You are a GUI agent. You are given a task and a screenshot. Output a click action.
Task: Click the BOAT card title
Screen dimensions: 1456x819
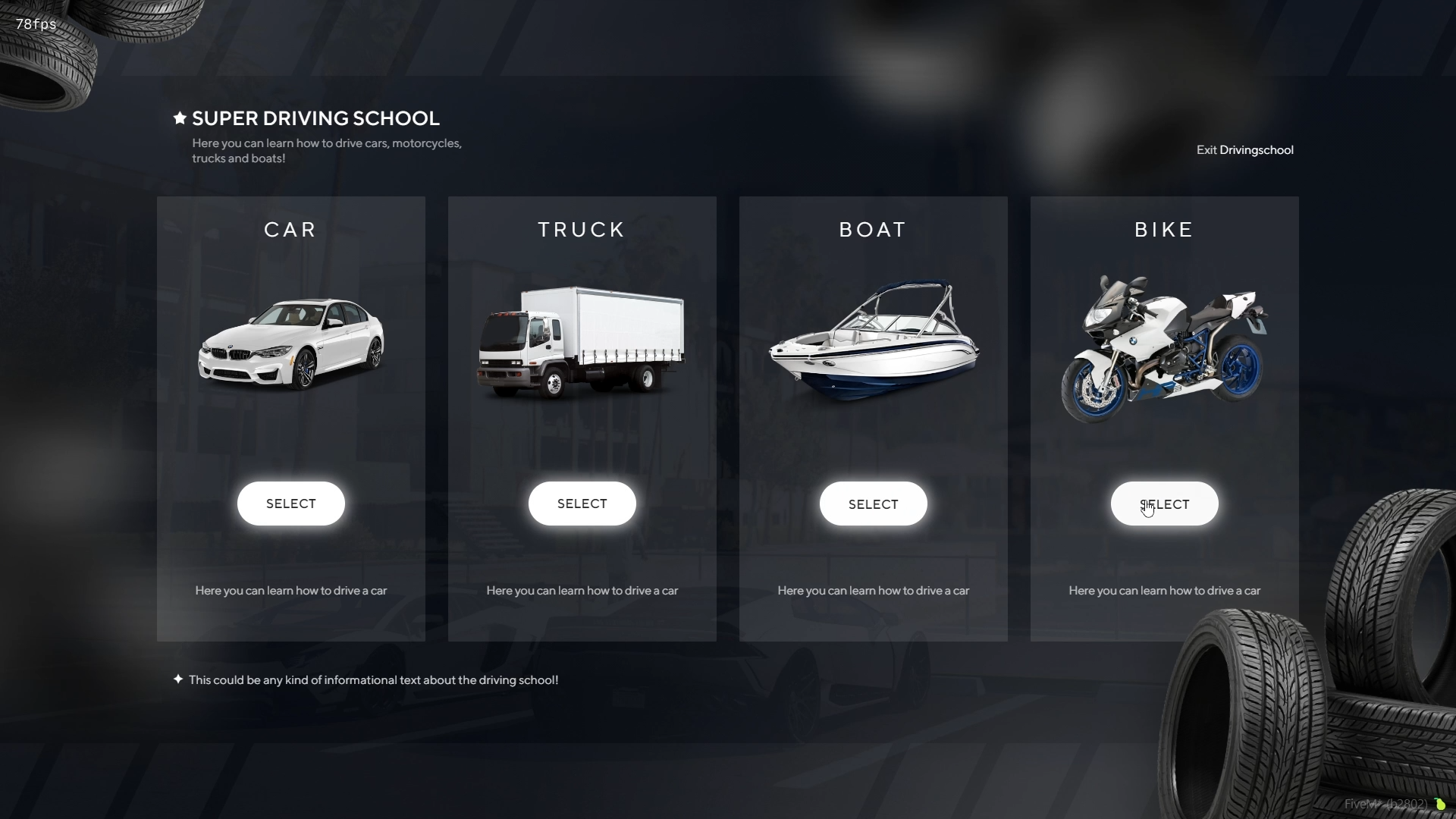(x=873, y=230)
